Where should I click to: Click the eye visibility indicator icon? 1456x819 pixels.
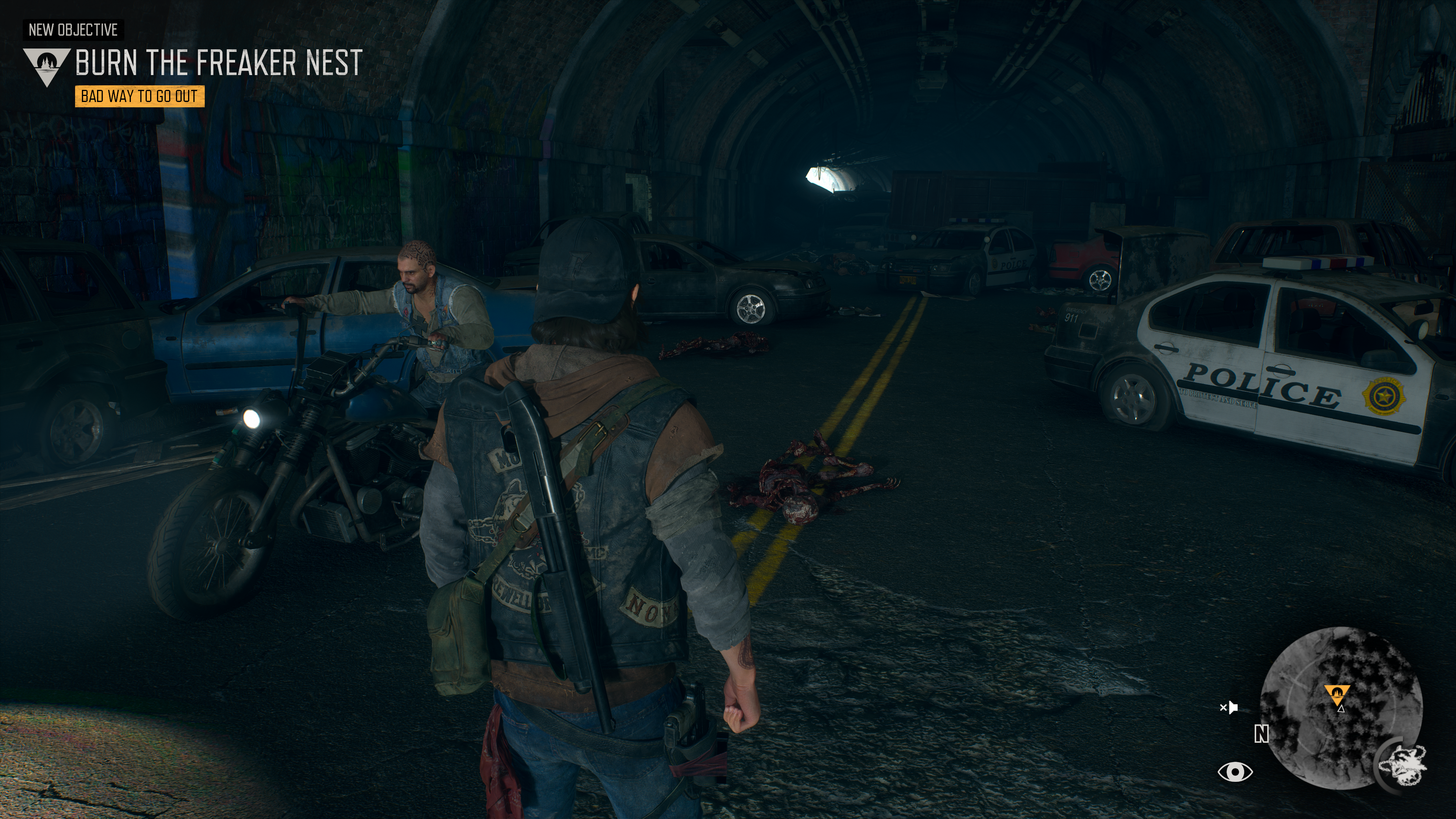point(1235,772)
